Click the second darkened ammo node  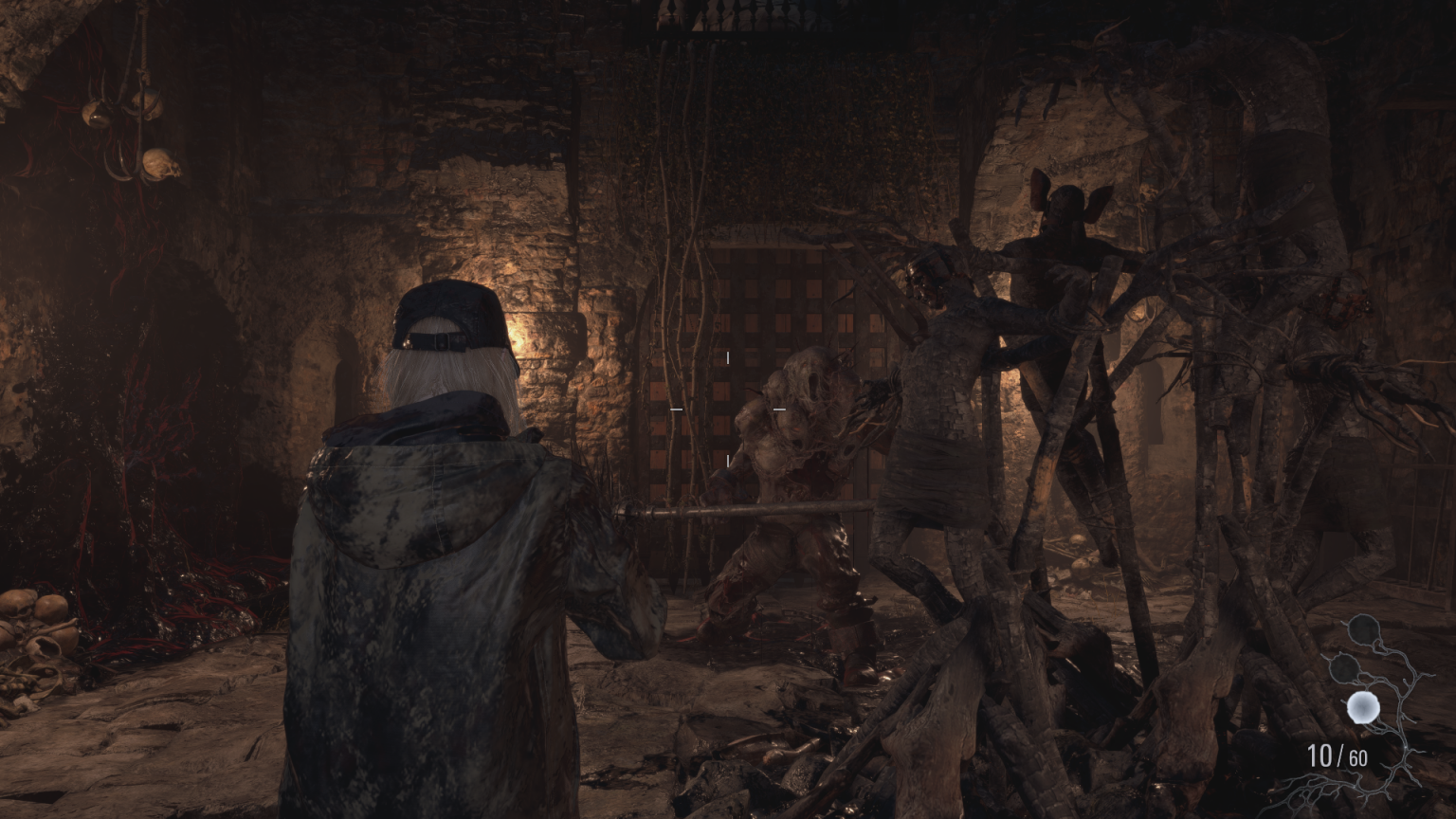1344,668
